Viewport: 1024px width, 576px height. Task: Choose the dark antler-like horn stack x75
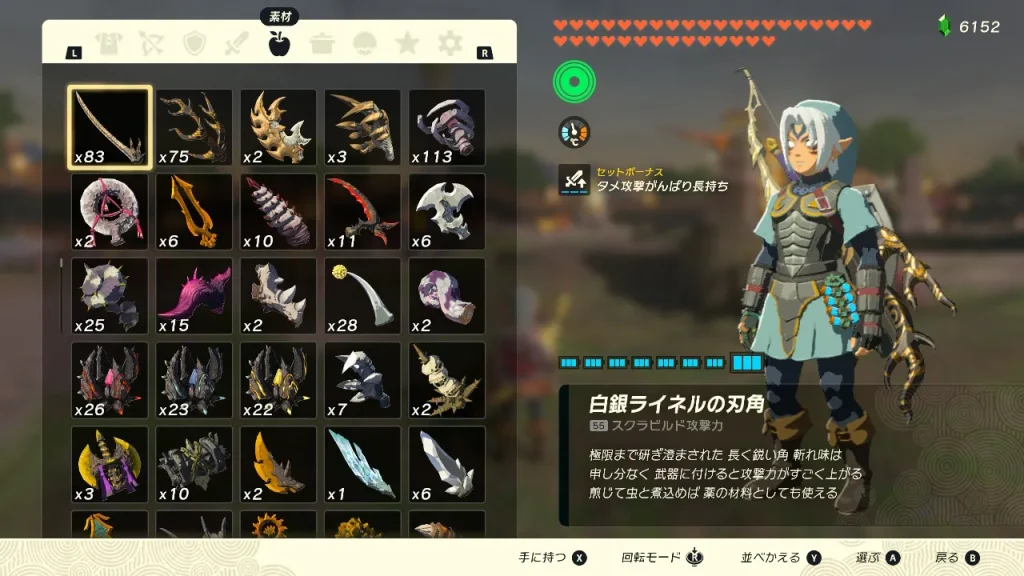coord(194,127)
